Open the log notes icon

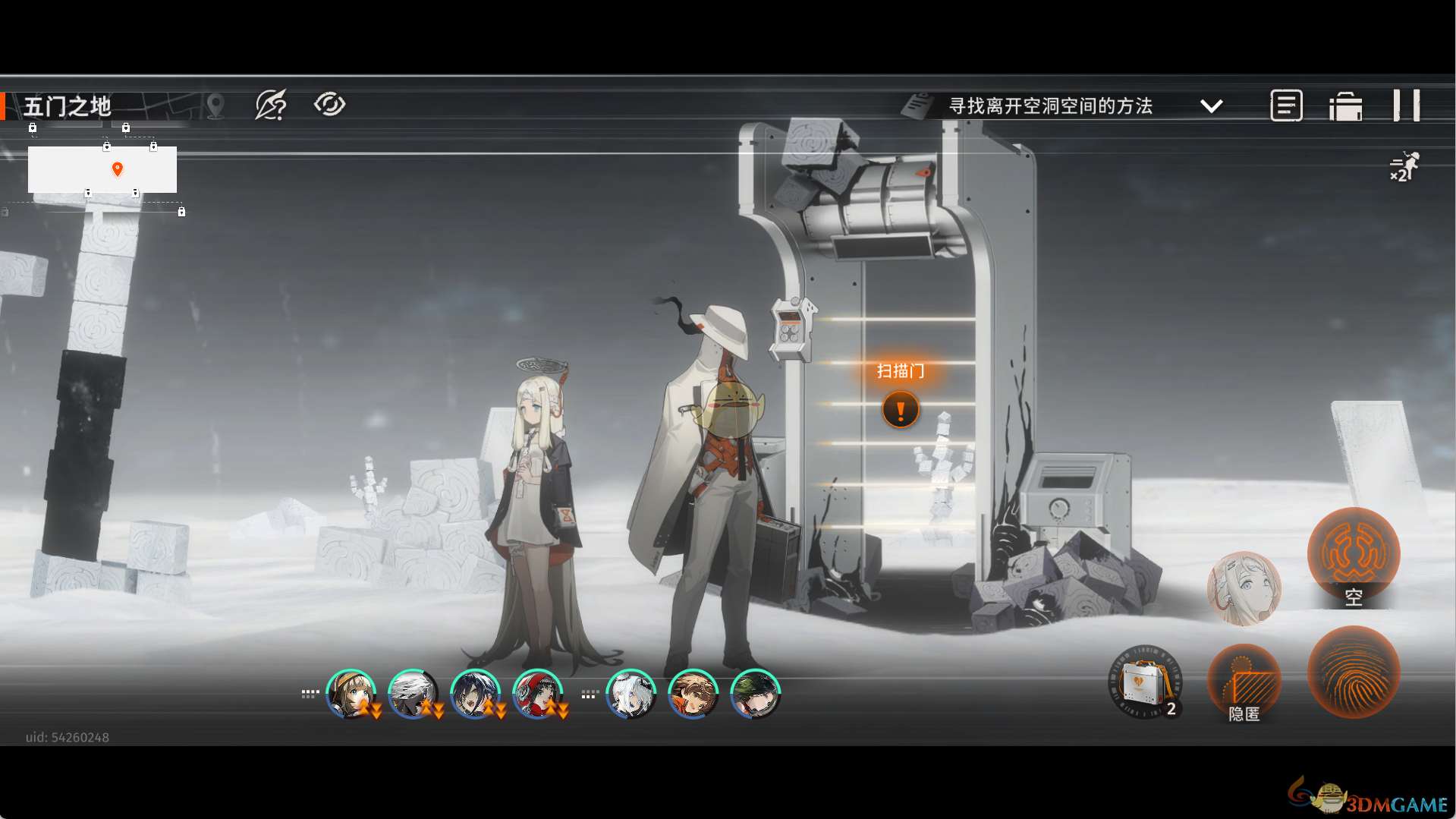point(1286,106)
